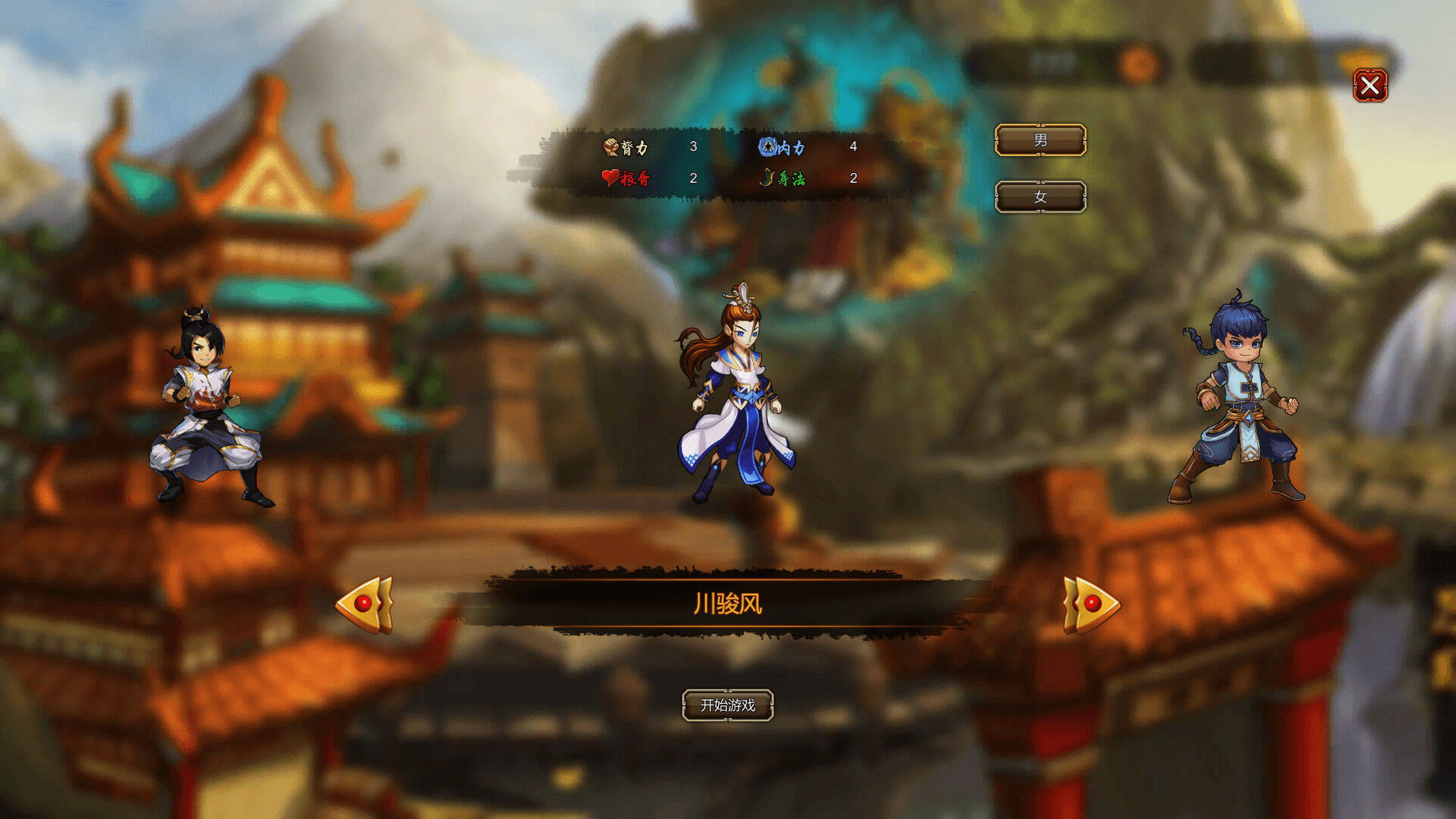The image size is (1456, 819).
Task: Pick the blue-haired braided character
Action: click(1238, 402)
